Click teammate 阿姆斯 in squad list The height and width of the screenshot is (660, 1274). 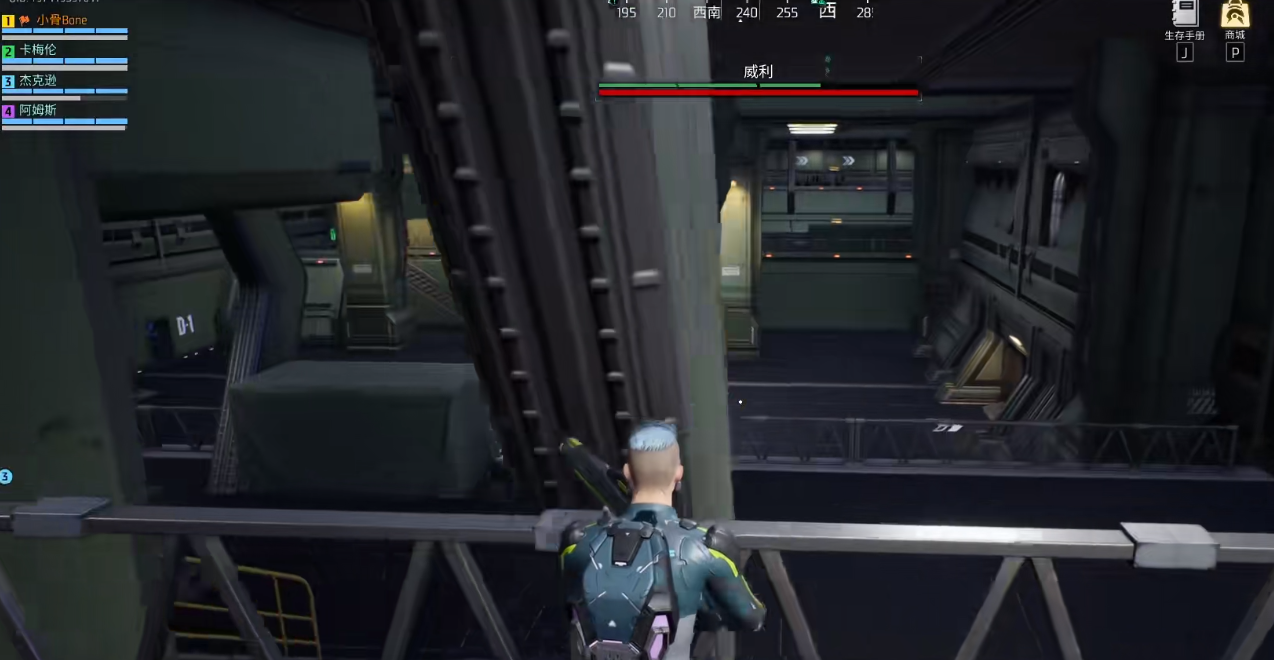[38, 110]
